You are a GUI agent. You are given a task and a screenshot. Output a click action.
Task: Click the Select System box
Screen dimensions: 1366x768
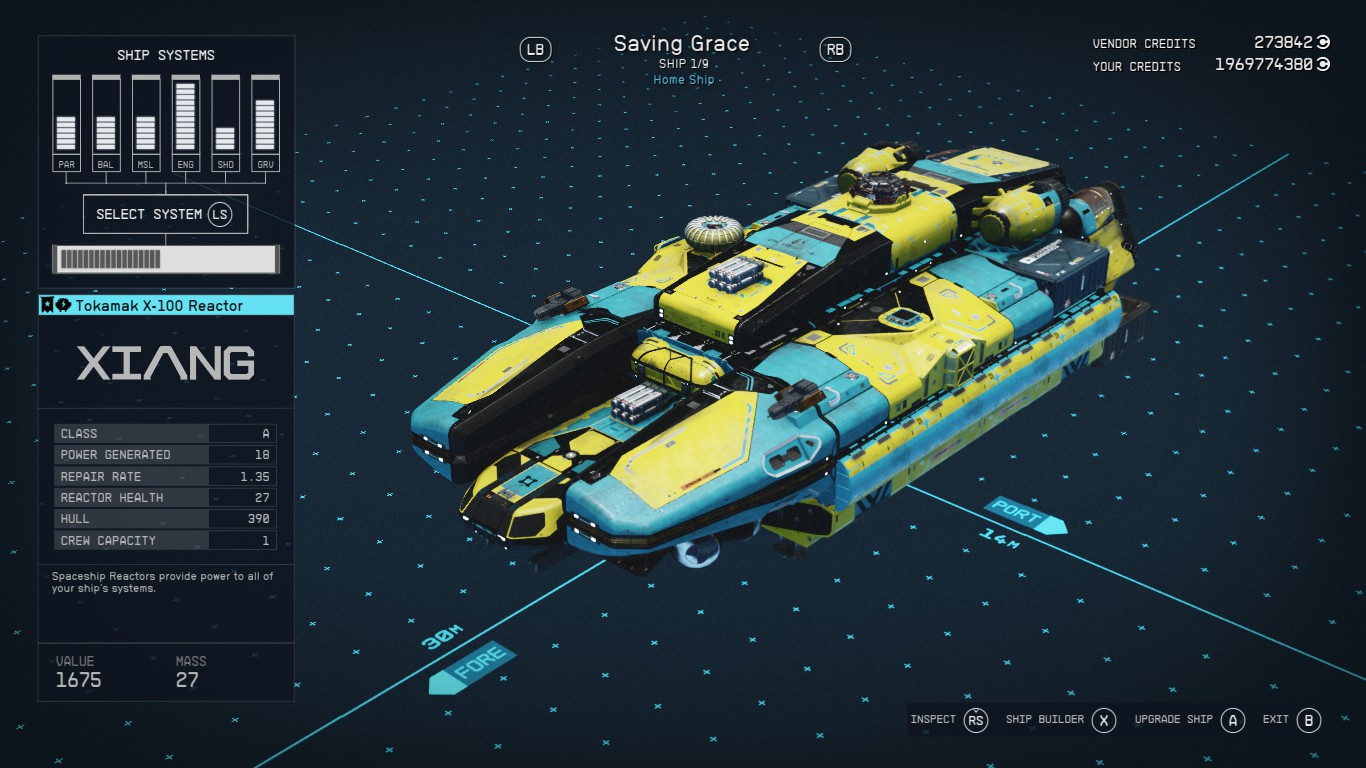click(x=165, y=214)
